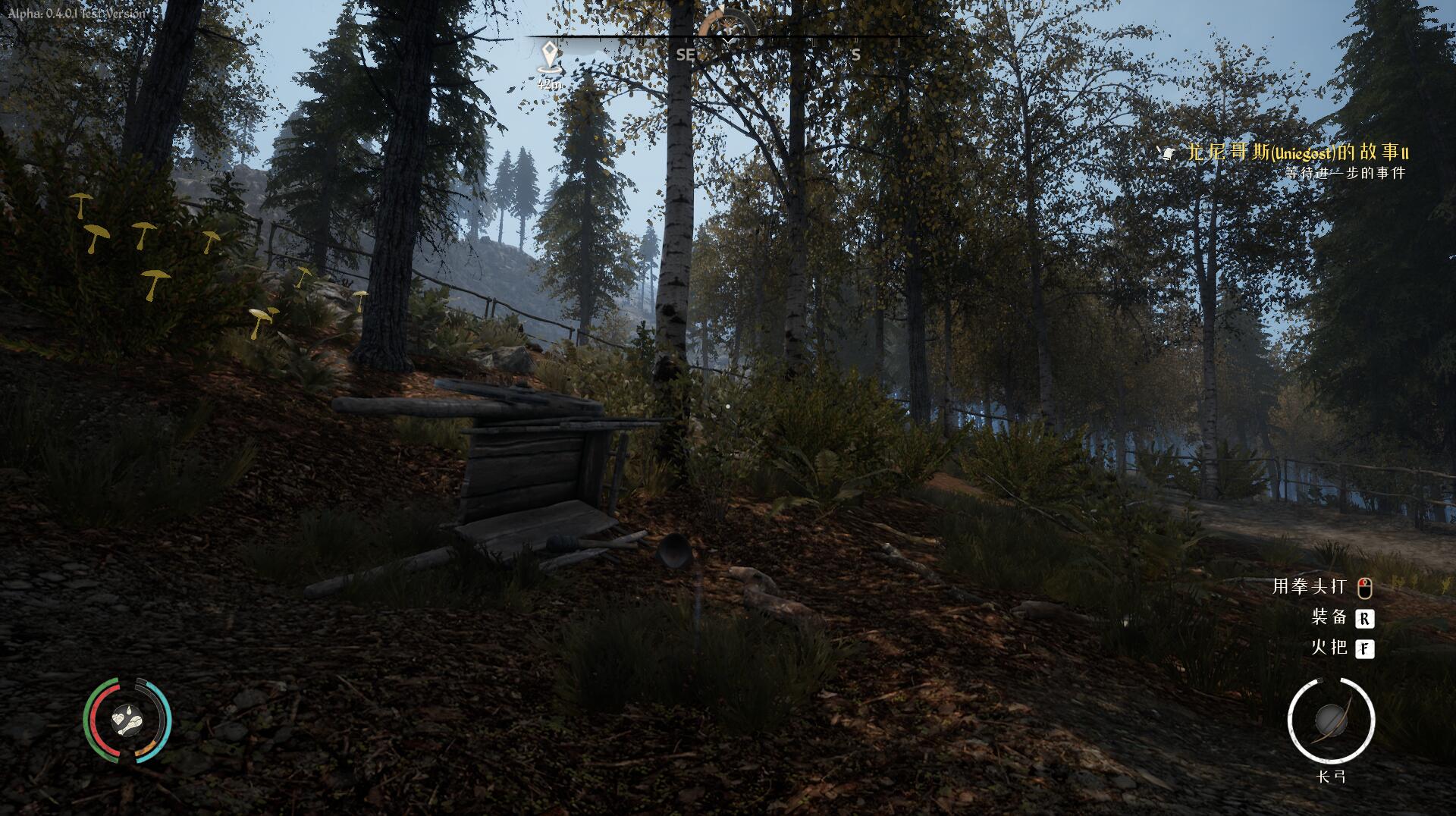Click the longbow weapon slot icon
Screen dimensions: 1456x816
(x=1331, y=720)
